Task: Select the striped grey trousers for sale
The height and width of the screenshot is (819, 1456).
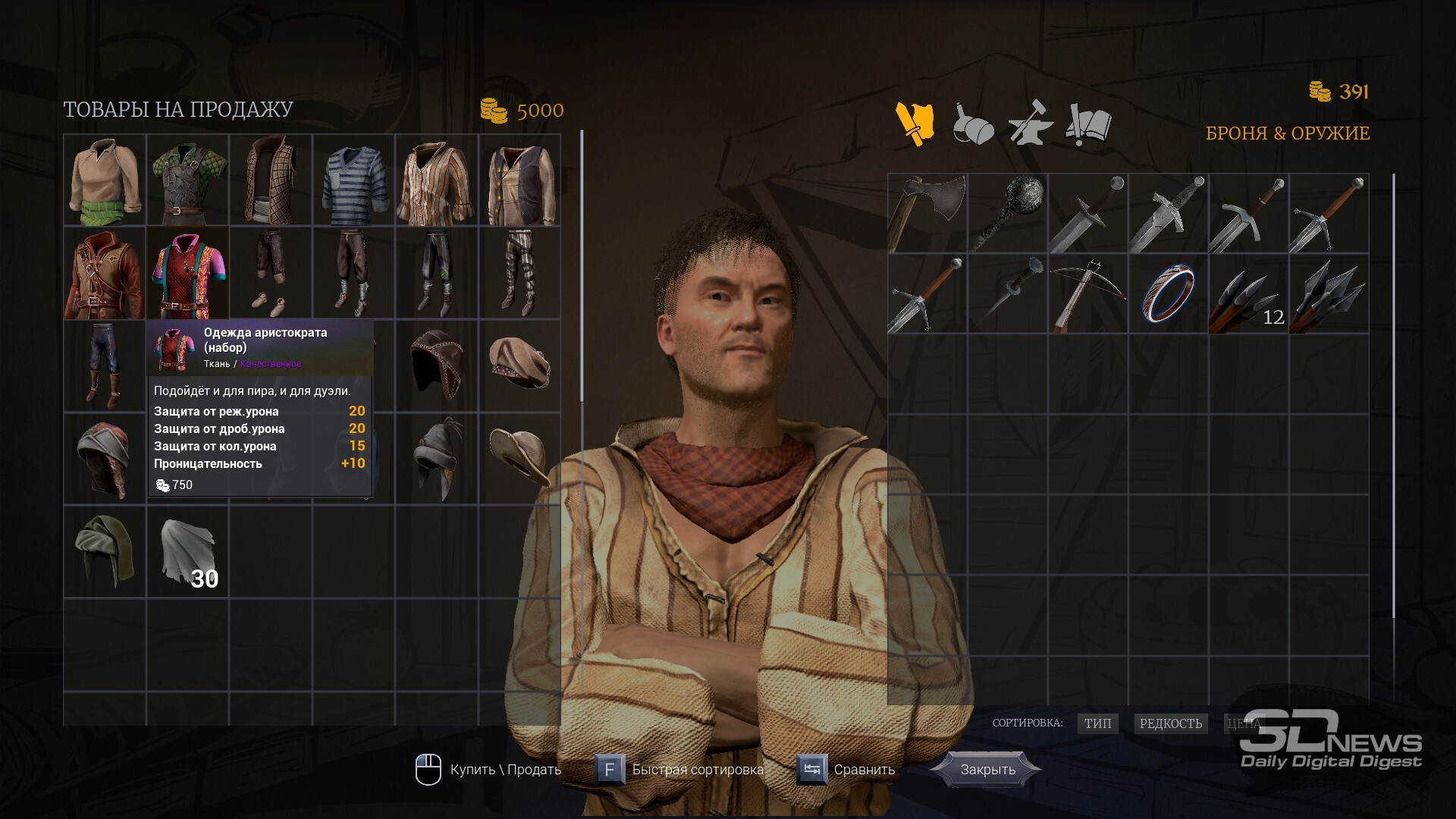Action: [519, 274]
